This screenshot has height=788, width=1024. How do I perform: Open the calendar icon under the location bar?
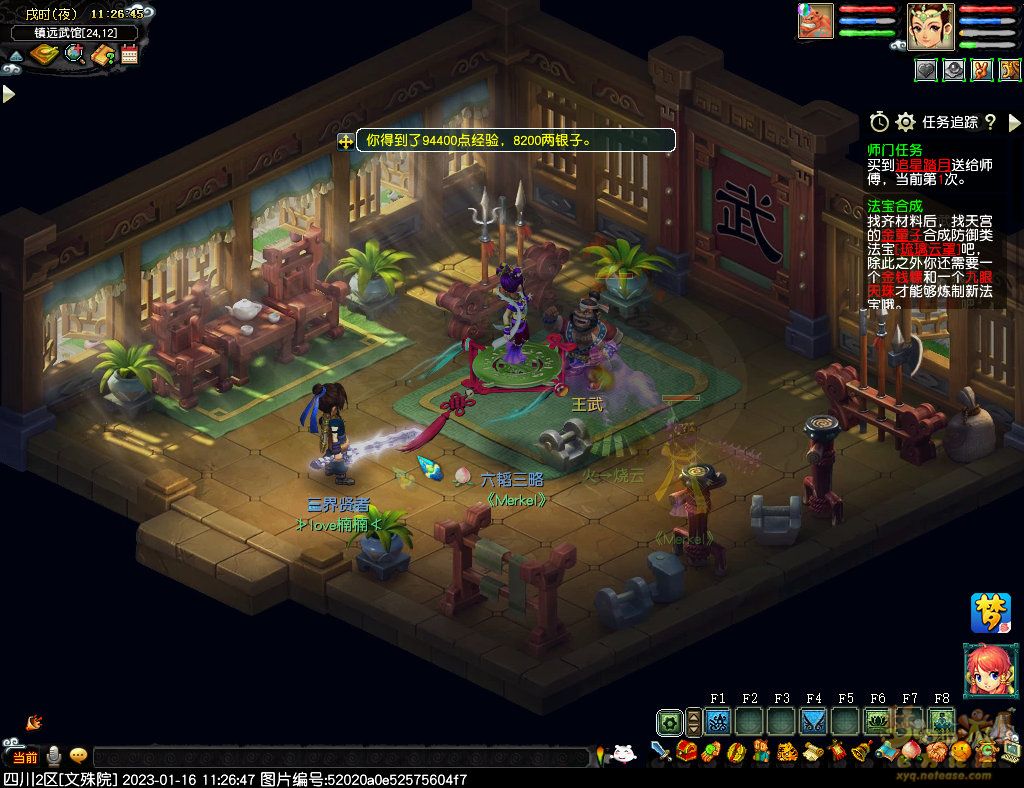pyautogui.click(x=129, y=55)
